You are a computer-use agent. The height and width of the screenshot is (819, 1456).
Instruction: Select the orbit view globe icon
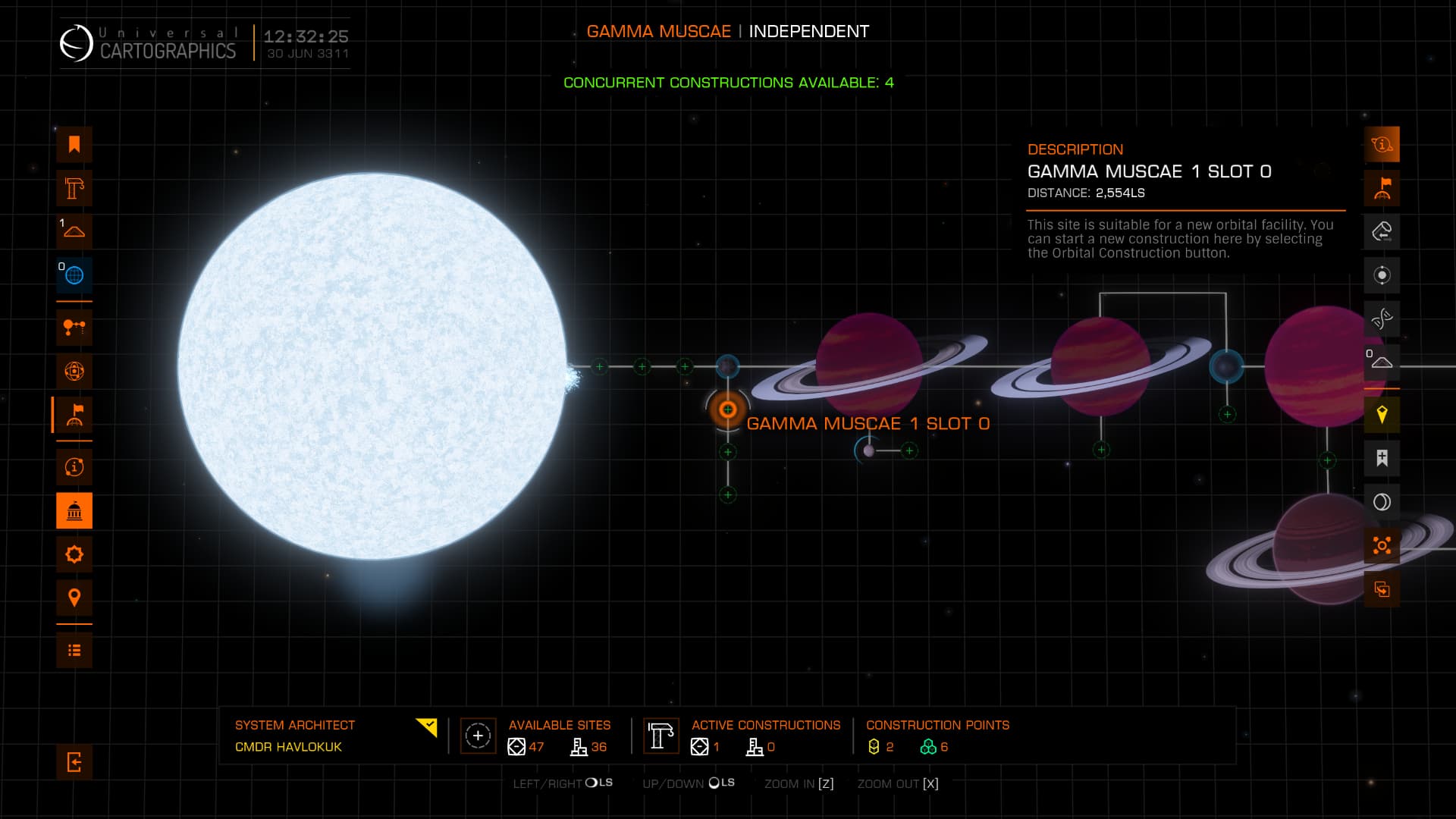point(74,372)
